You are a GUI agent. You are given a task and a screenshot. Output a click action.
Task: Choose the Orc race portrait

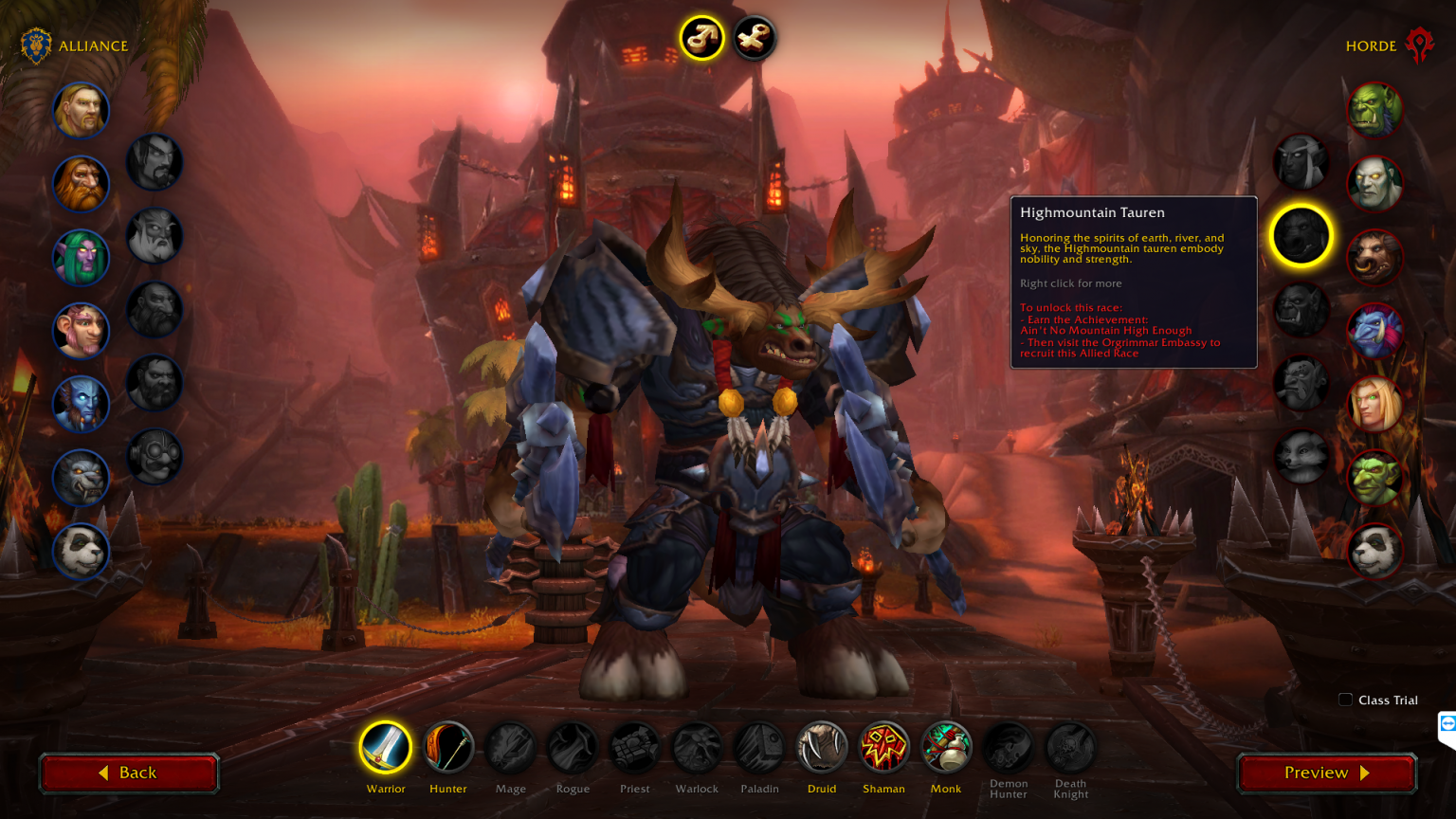pyautogui.click(x=1374, y=109)
